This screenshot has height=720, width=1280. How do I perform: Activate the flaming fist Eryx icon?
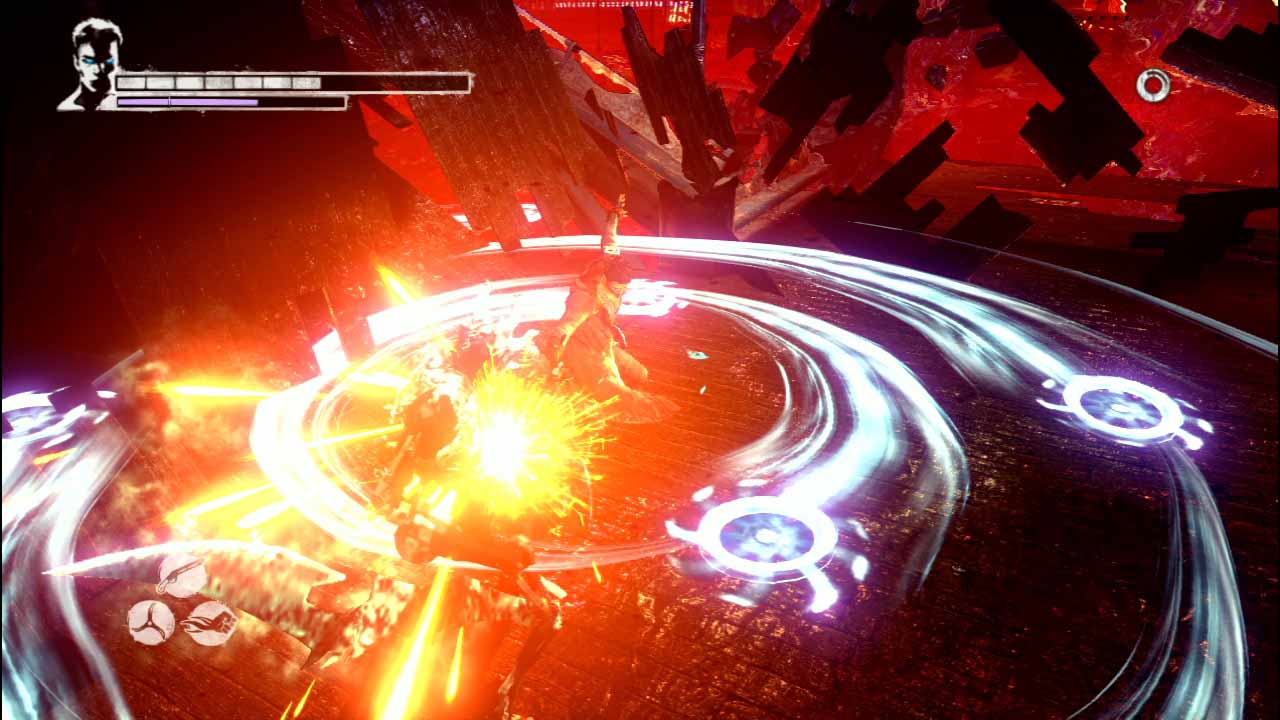(x=211, y=623)
